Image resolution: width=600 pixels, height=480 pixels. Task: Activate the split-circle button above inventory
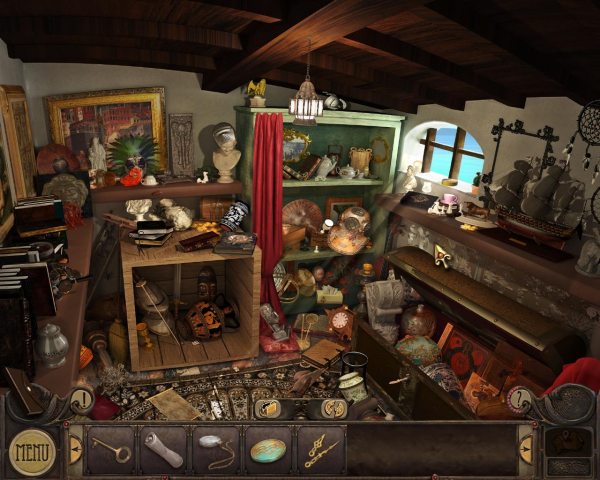click(334, 408)
